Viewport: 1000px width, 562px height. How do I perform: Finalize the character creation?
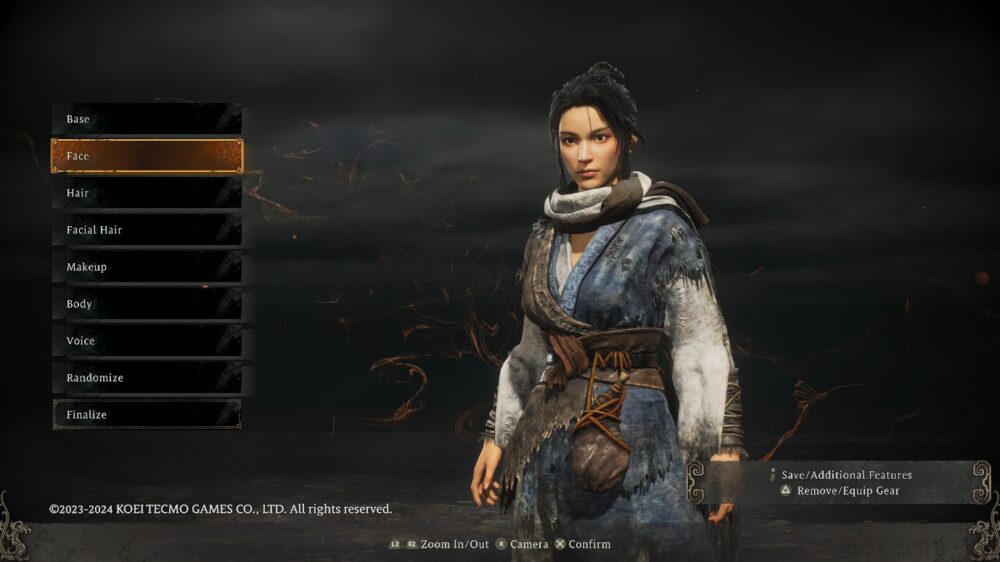146,415
